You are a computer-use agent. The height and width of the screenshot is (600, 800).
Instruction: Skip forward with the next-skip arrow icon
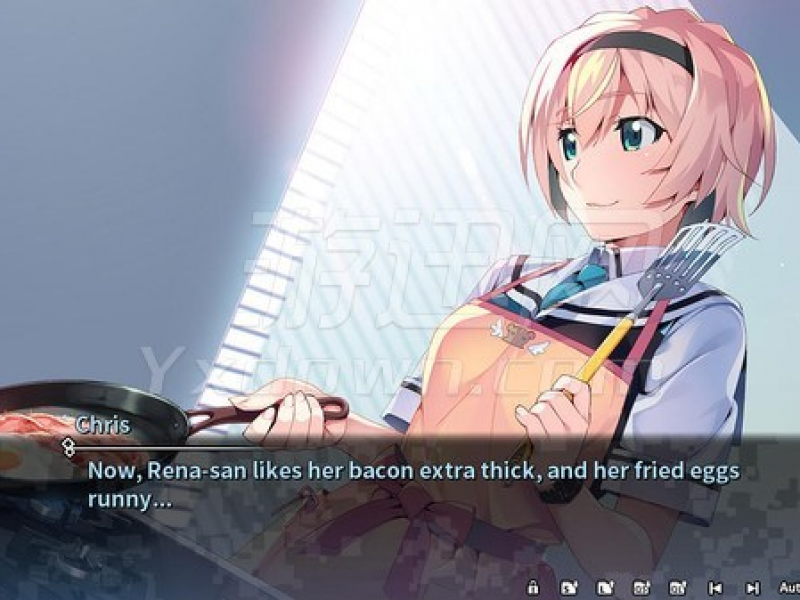[752, 587]
